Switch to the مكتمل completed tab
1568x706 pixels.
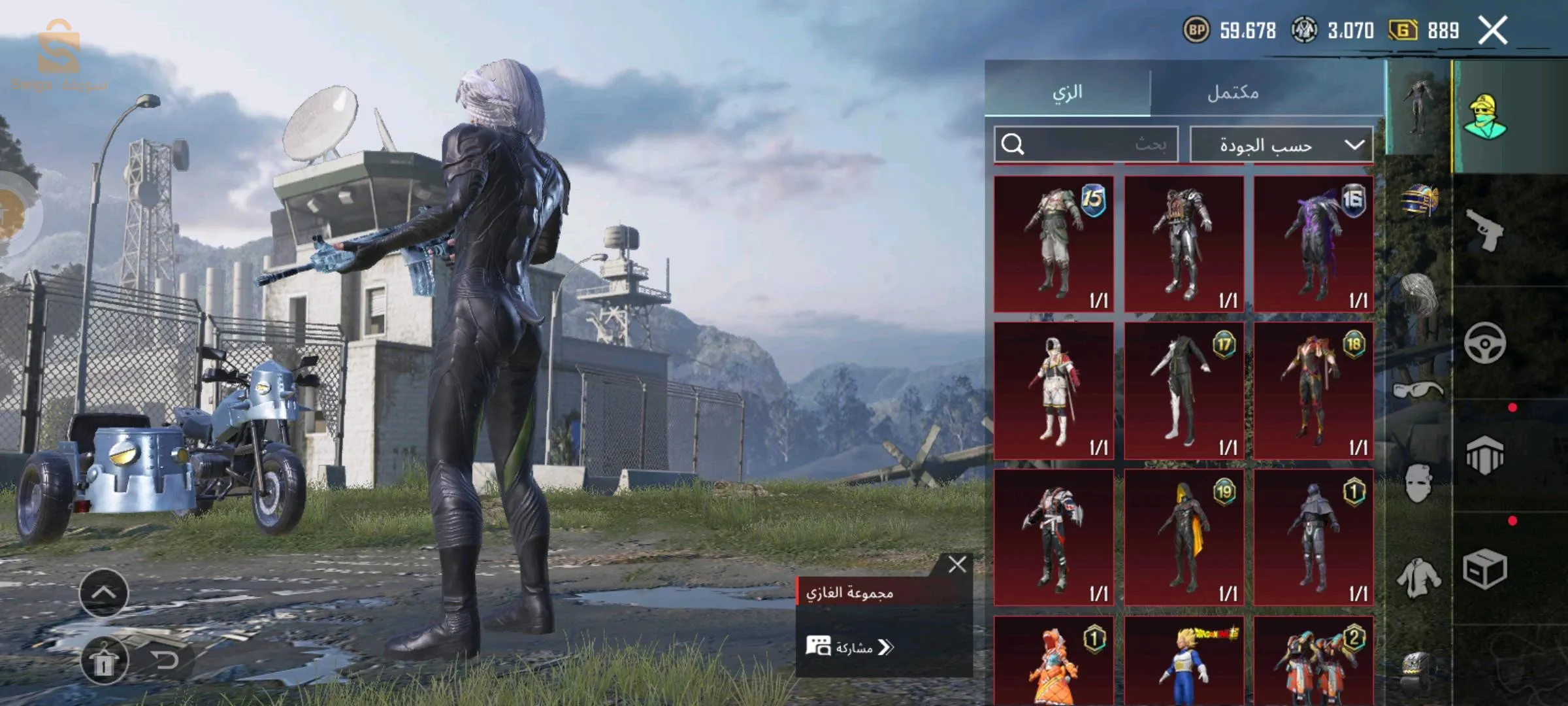(1233, 92)
